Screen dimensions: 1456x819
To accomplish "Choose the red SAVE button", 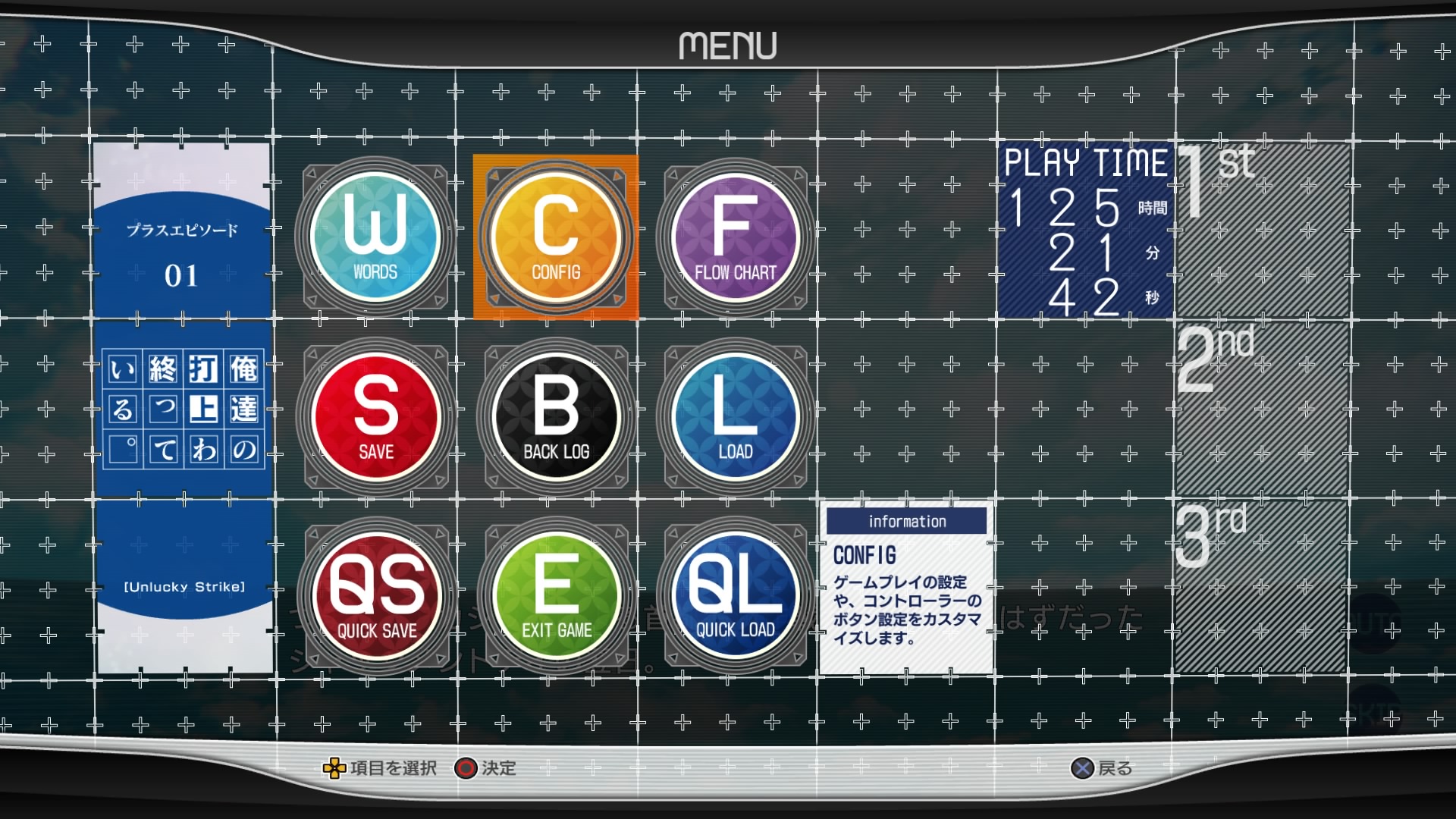I will click(375, 417).
